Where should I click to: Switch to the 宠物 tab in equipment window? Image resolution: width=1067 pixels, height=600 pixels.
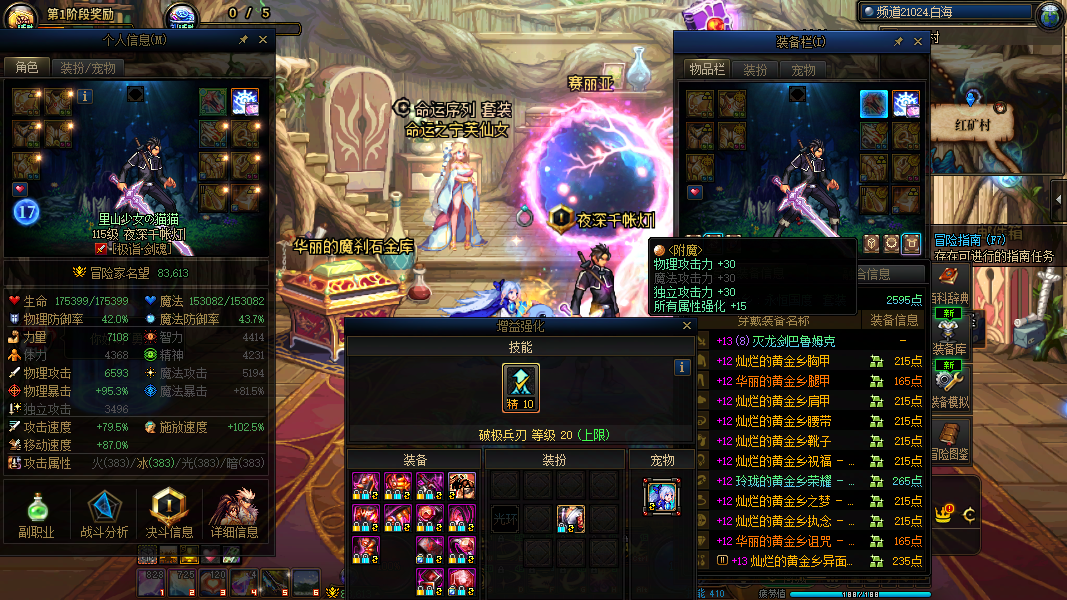click(804, 70)
